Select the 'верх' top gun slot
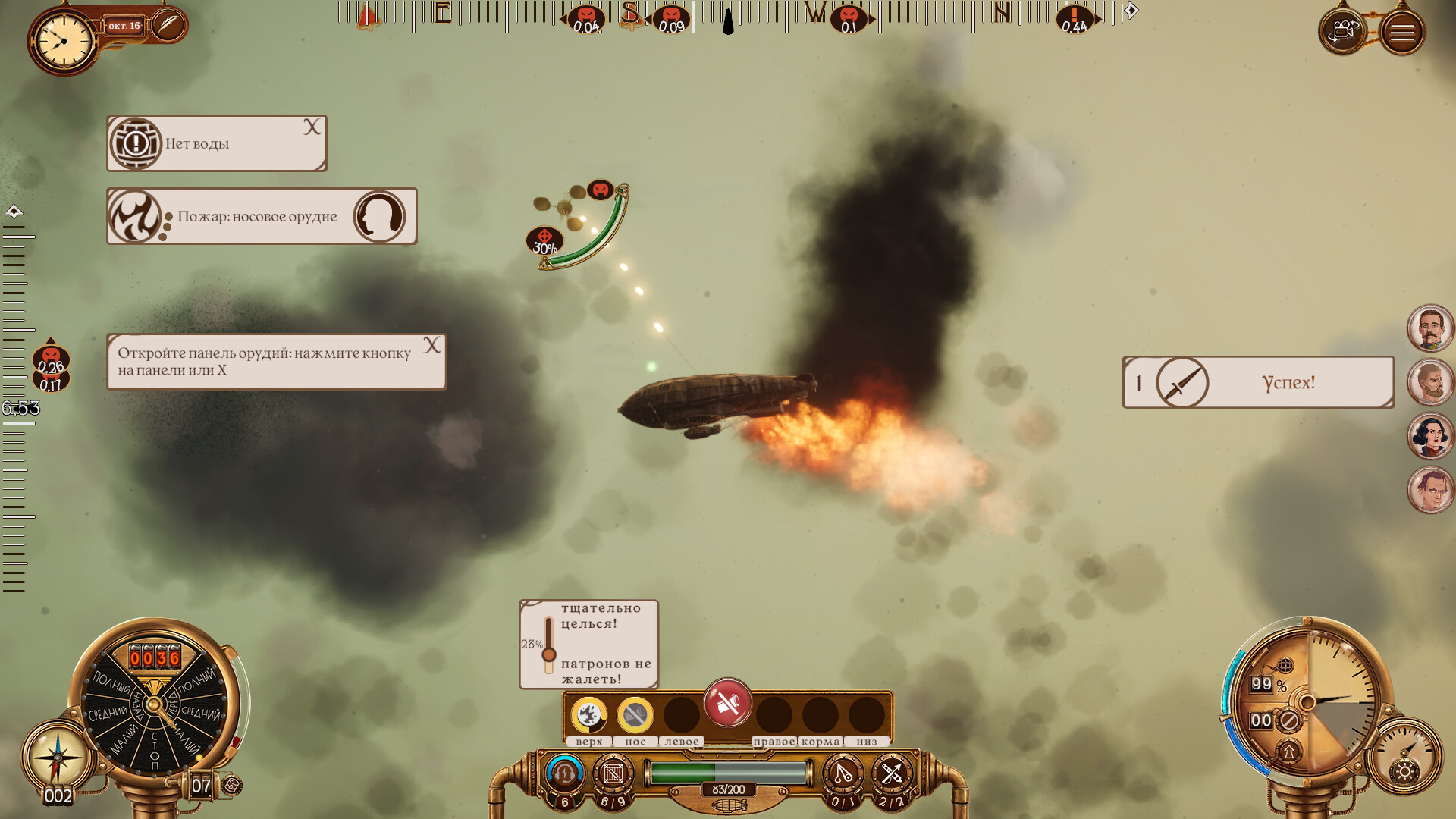Screen dimensions: 1456x819 click(x=588, y=715)
